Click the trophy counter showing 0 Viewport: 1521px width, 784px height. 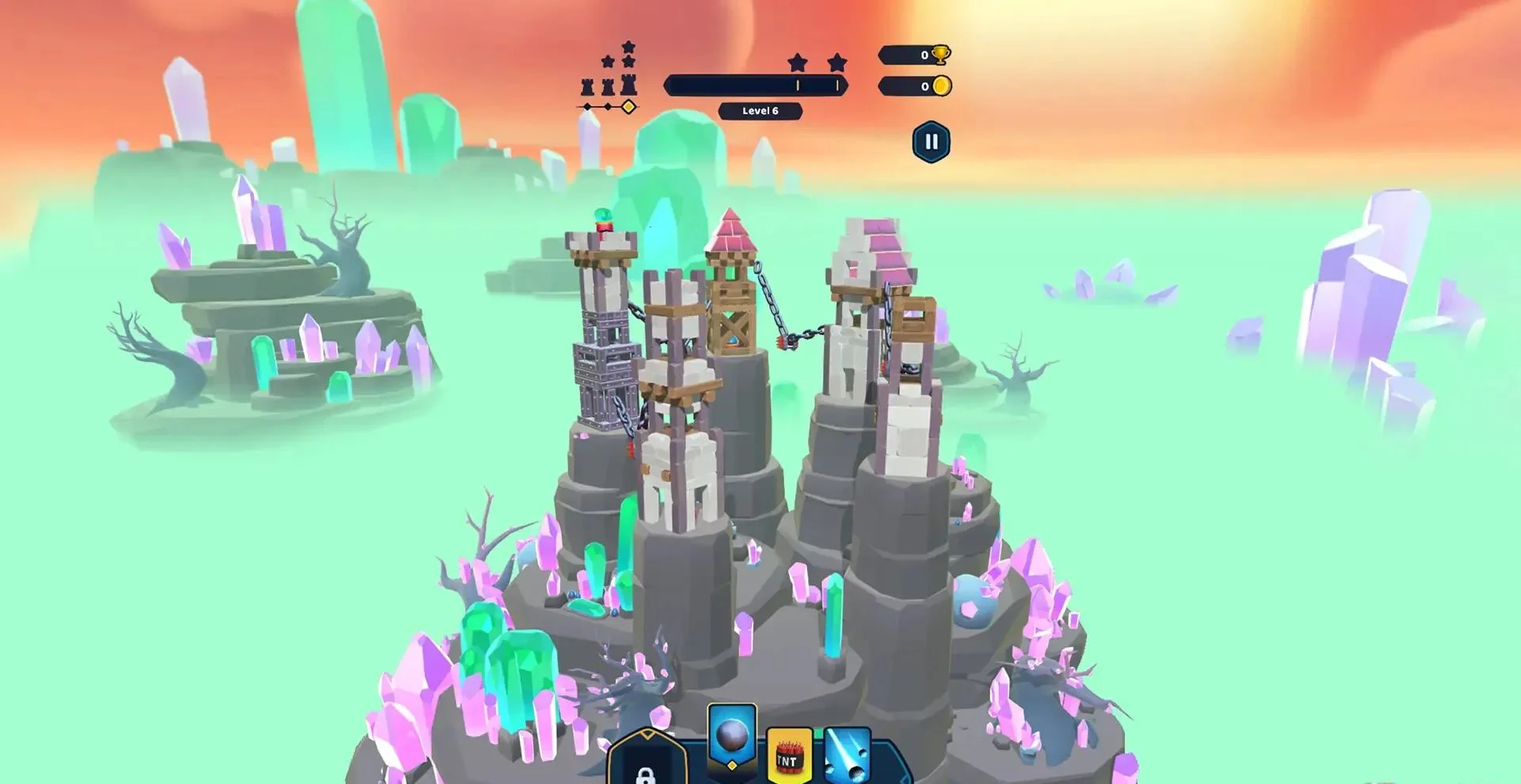tap(911, 55)
